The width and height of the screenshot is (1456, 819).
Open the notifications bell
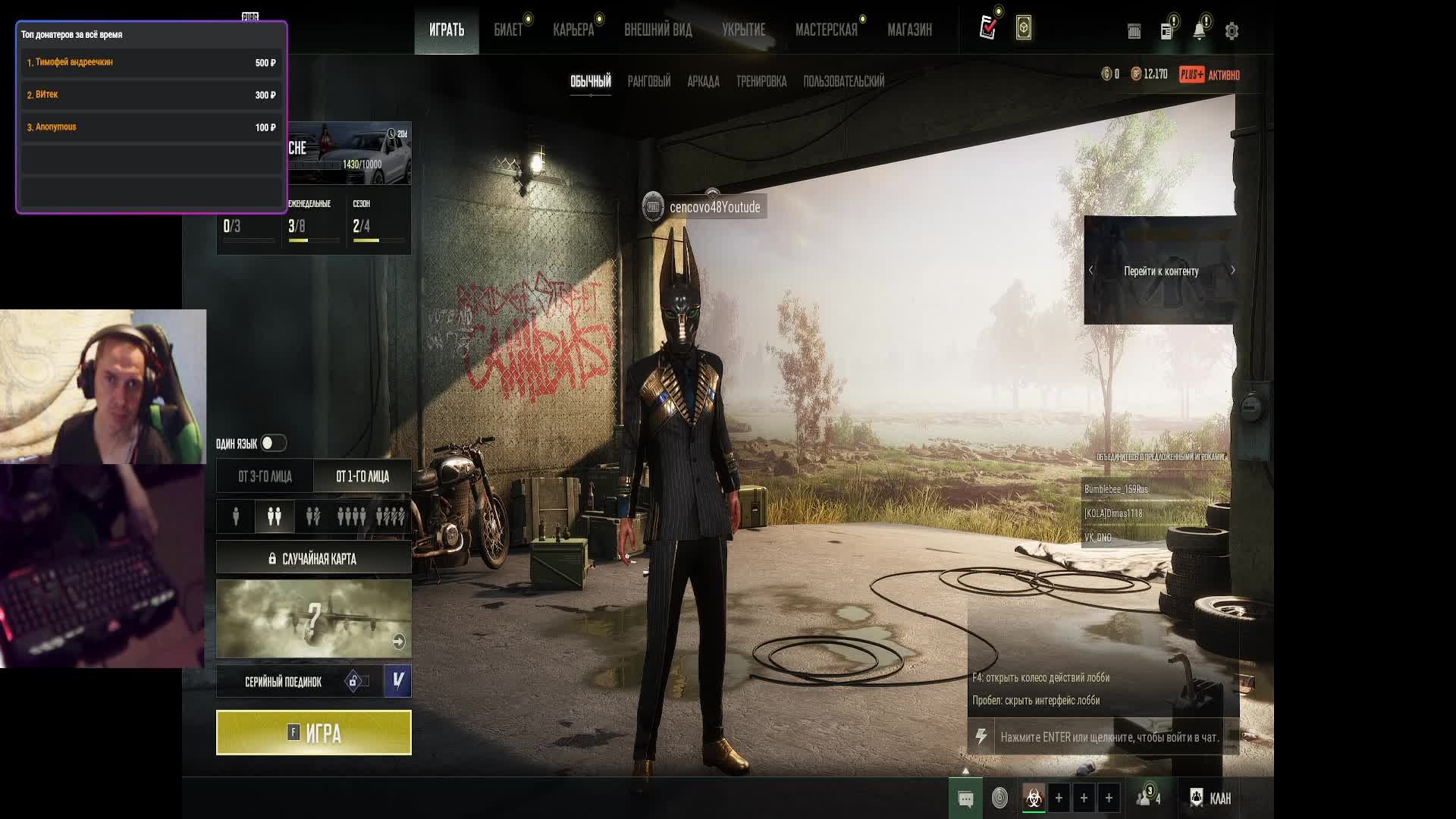[1199, 31]
